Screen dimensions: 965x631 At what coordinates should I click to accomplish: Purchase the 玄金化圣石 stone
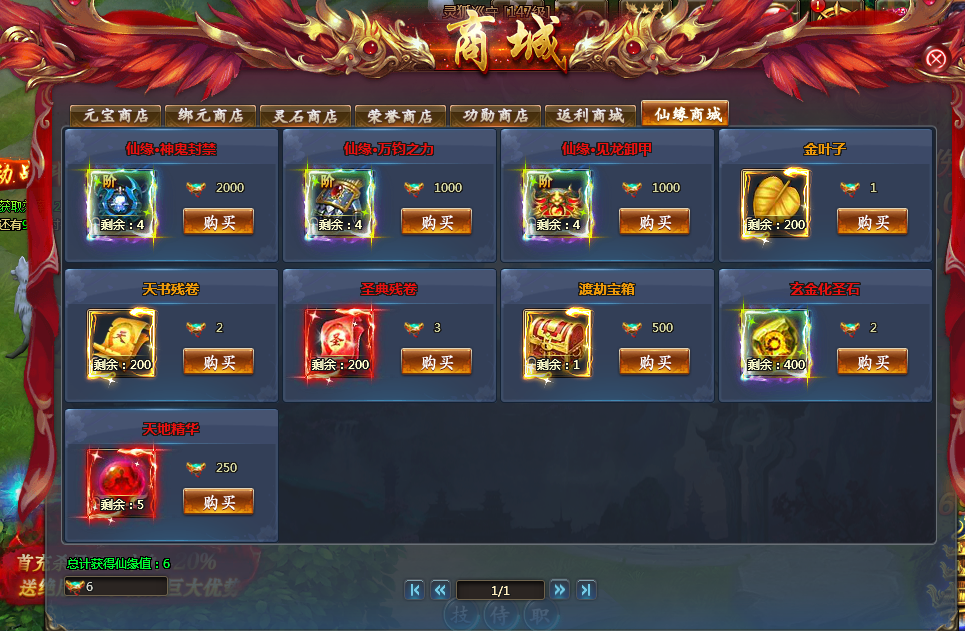pyautogui.click(x=872, y=362)
